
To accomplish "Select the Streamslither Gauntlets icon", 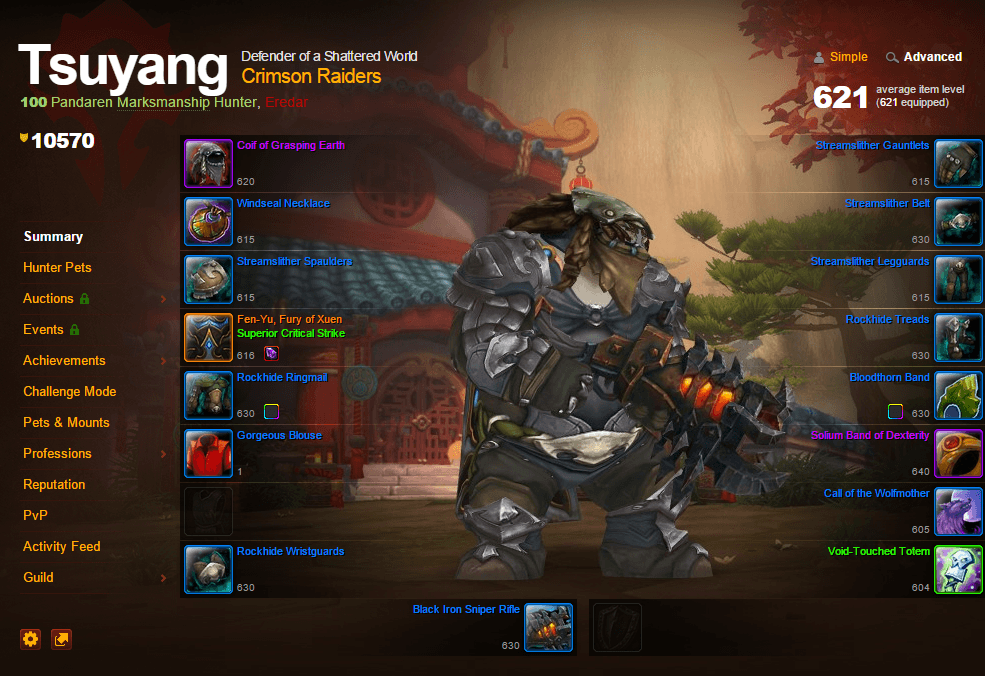I will tap(958, 163).
